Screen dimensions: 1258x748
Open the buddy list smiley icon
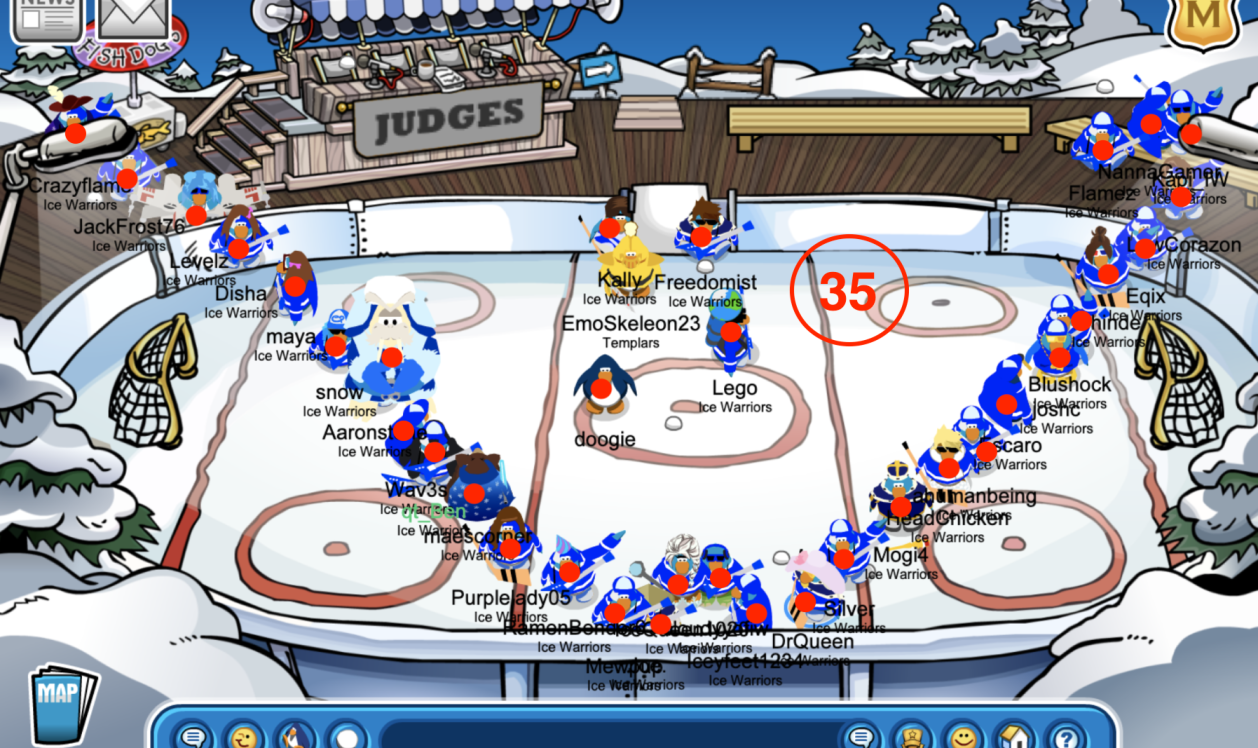click(x=963, y=737)
